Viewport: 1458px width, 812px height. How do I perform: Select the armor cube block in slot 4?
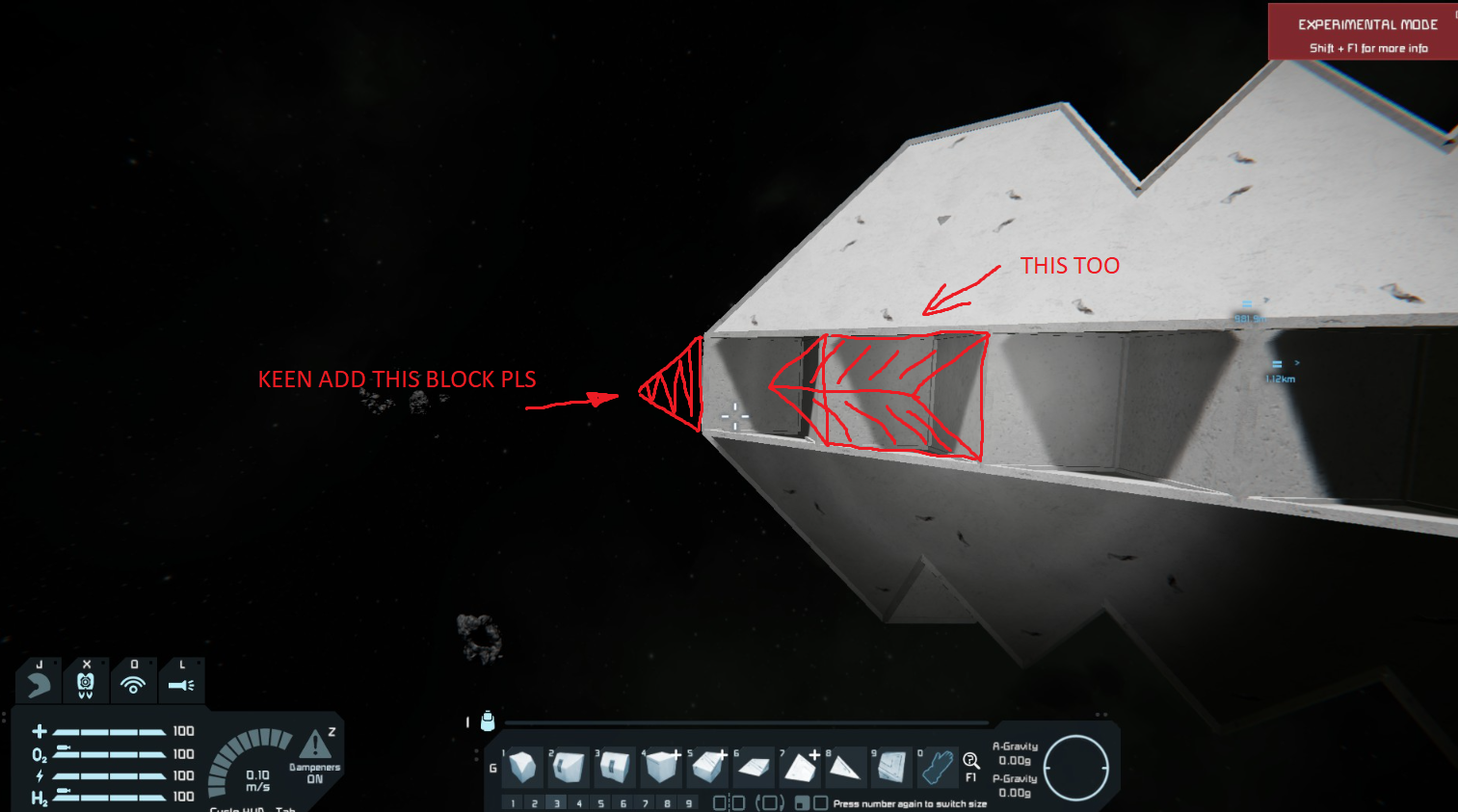[x=662, y=767]
